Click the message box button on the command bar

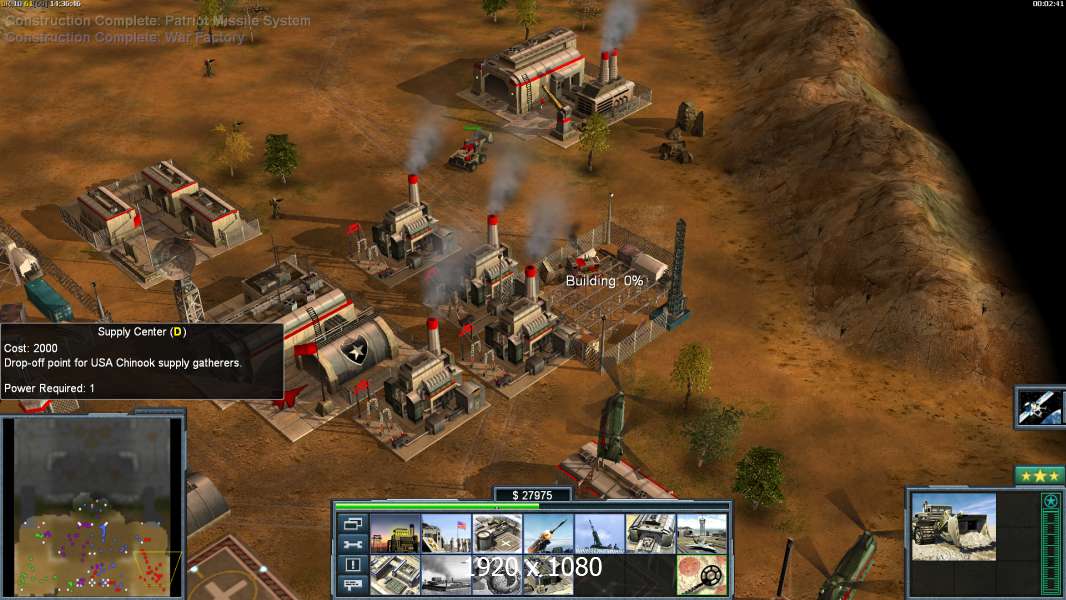353,586
